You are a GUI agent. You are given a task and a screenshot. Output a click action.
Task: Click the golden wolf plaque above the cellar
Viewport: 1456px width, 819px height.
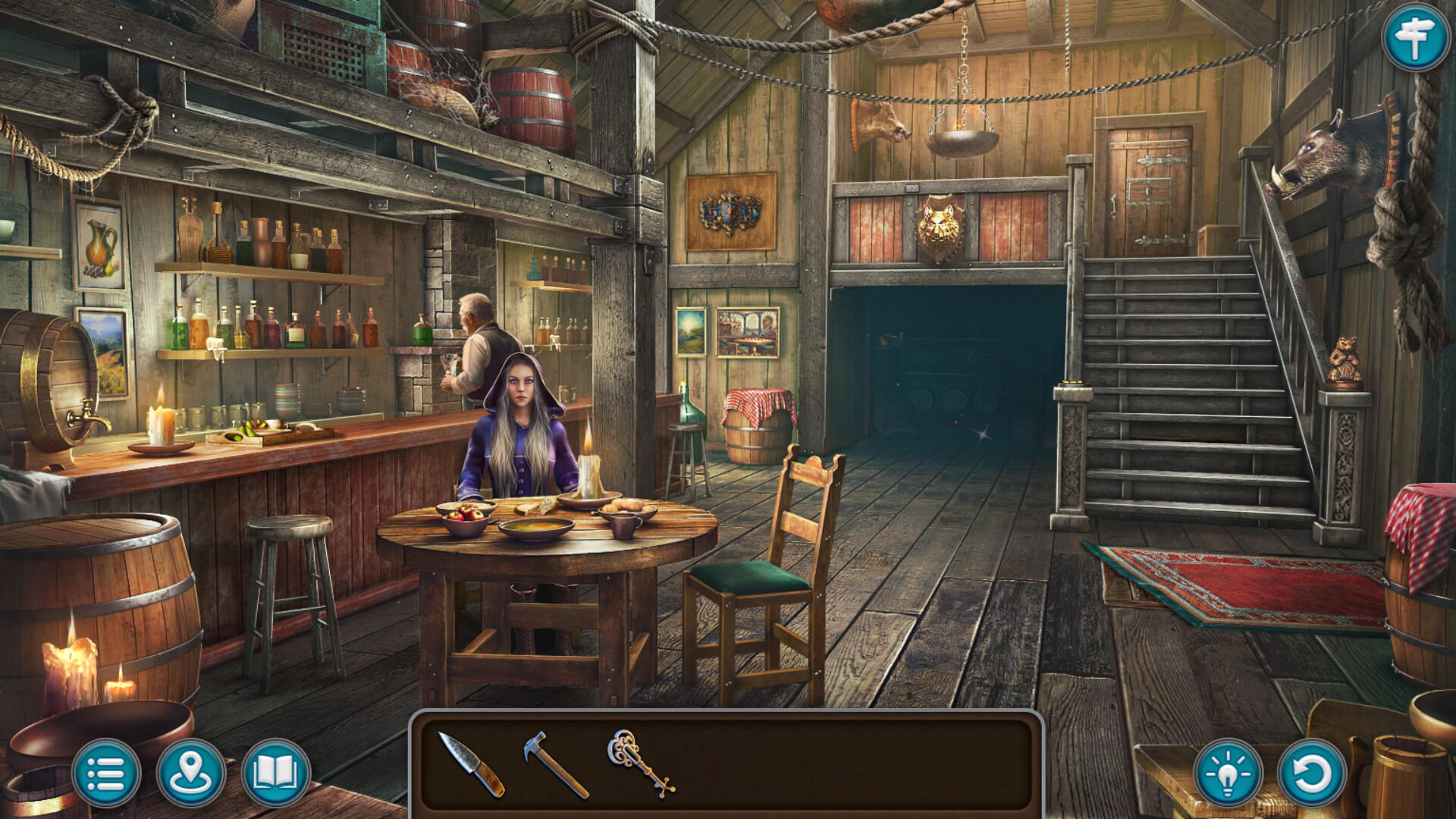click(943, 224)
